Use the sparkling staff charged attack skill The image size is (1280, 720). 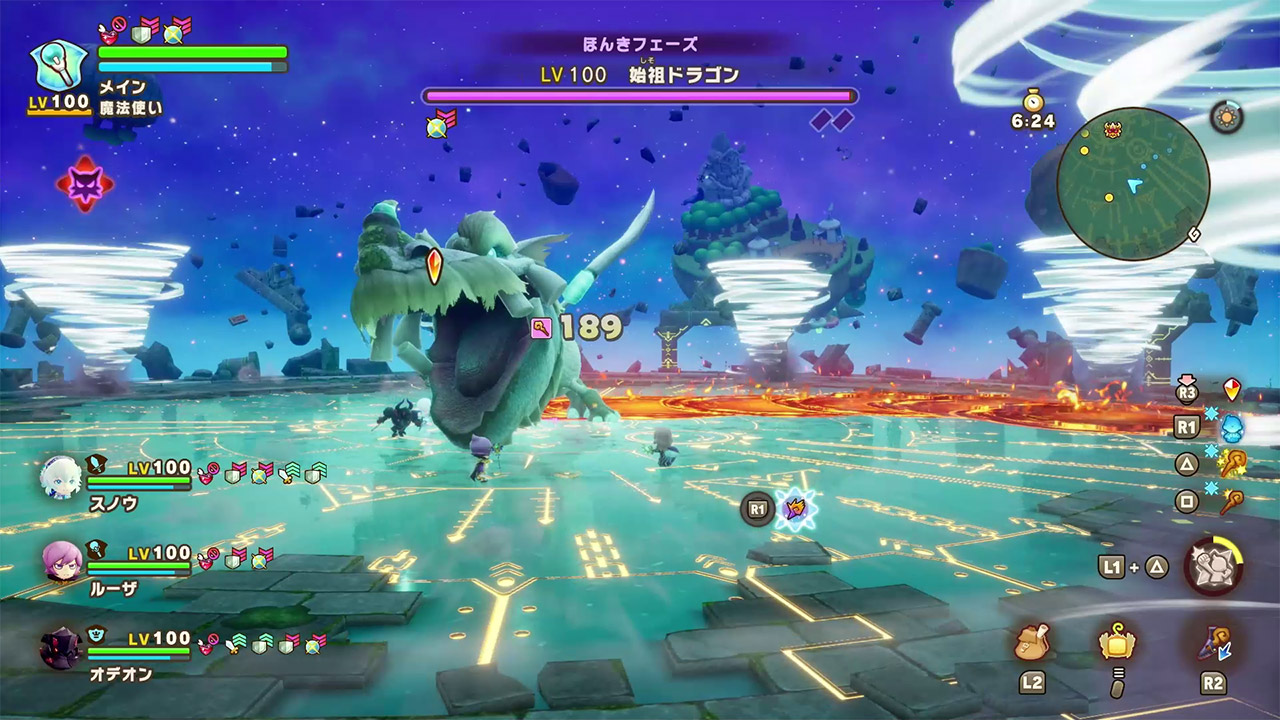(x=1232, y=464)
